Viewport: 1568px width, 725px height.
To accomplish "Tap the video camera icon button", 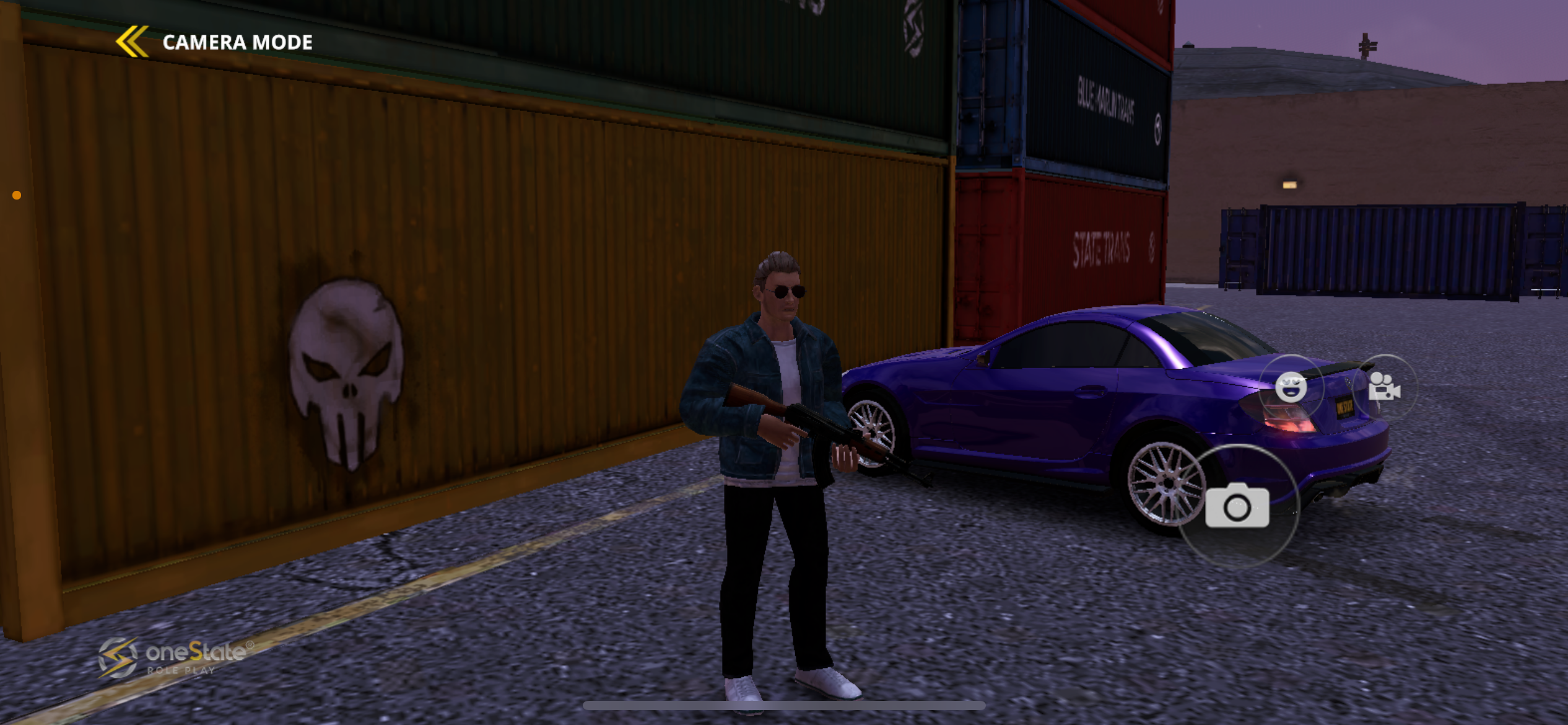I will coord(1384,387).
